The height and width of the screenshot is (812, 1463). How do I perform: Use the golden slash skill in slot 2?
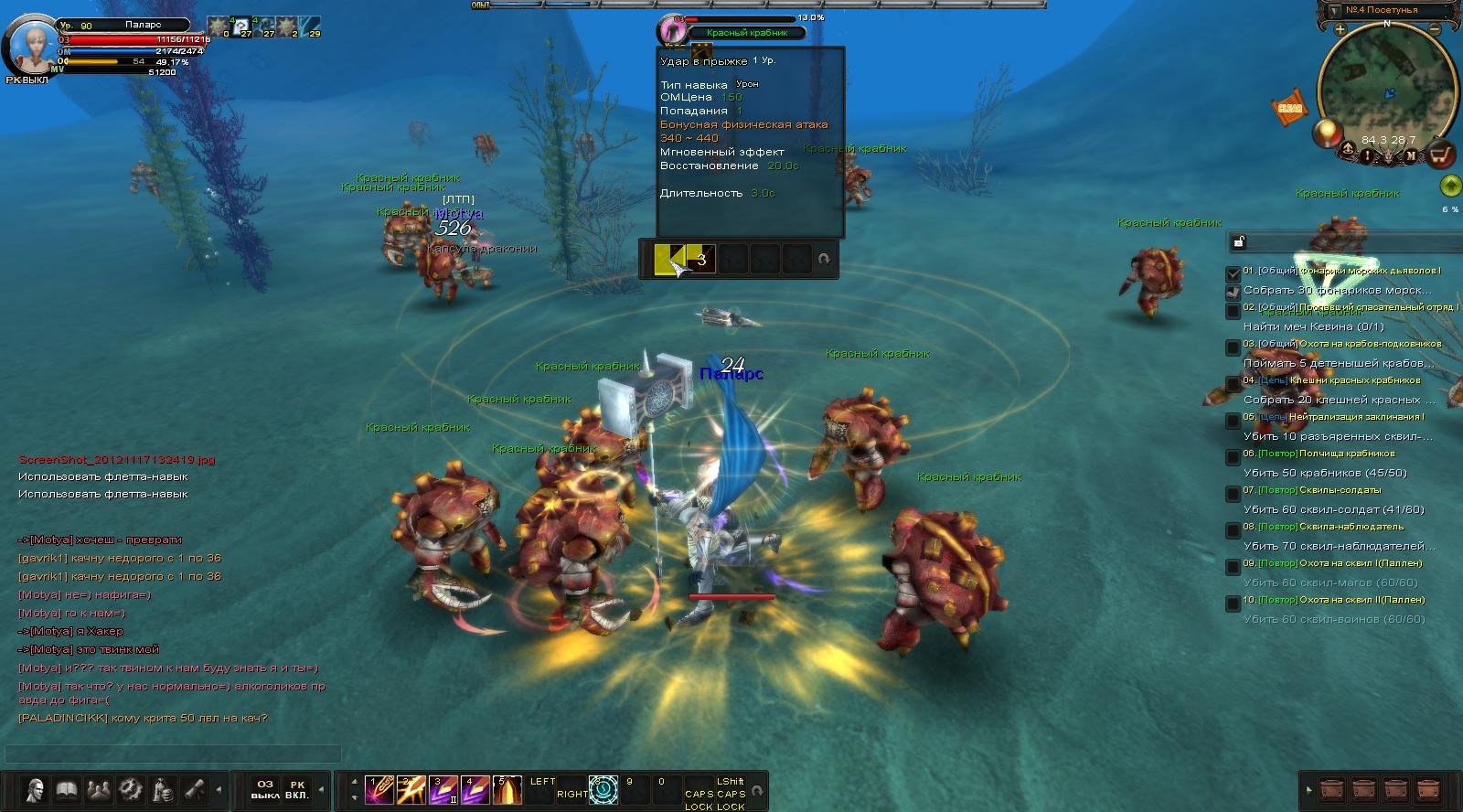click(x=411, y=789)
